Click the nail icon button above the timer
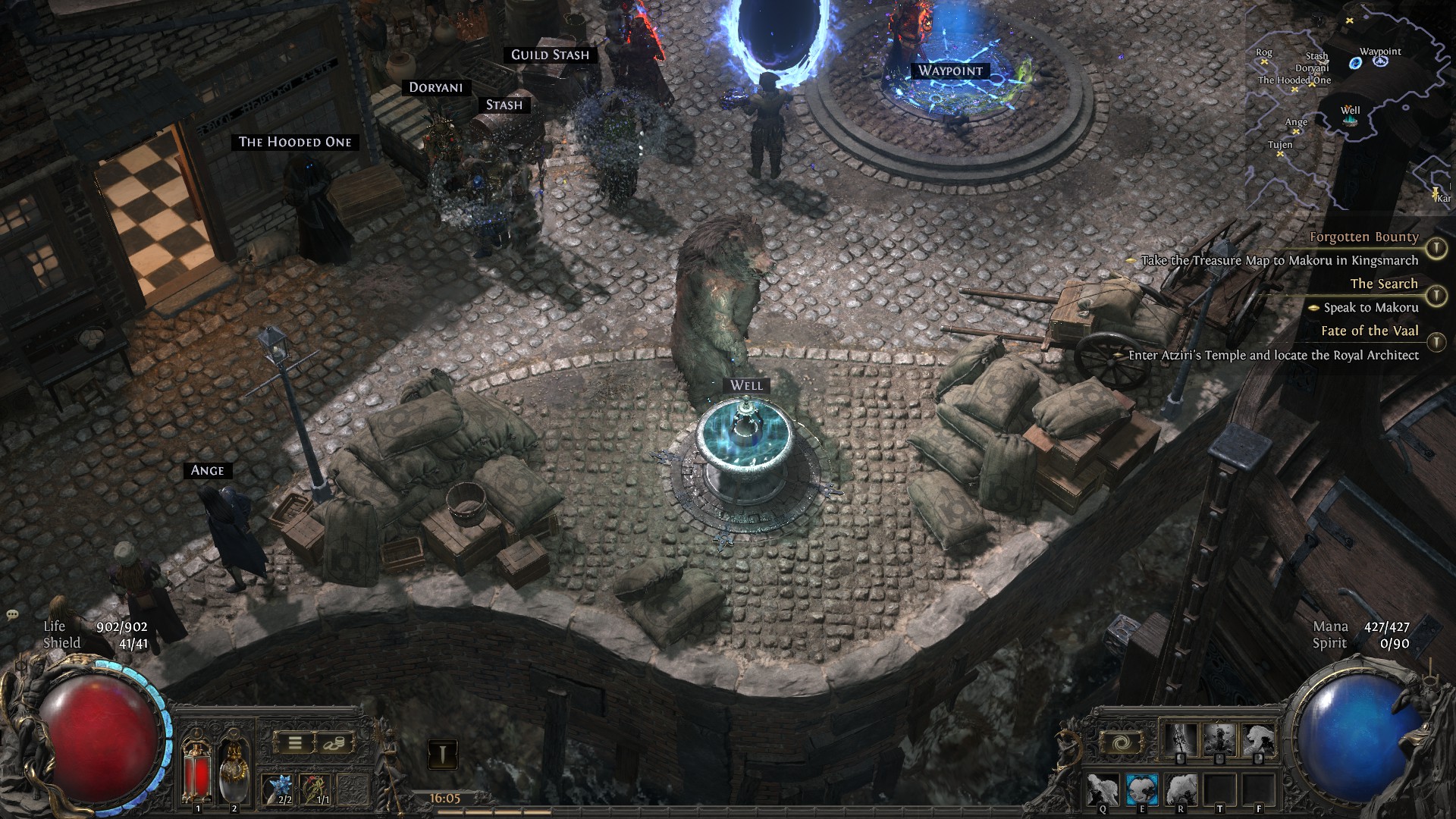Screen dimensions: 1456x819 pyautogui.click(x=443, y=754)
